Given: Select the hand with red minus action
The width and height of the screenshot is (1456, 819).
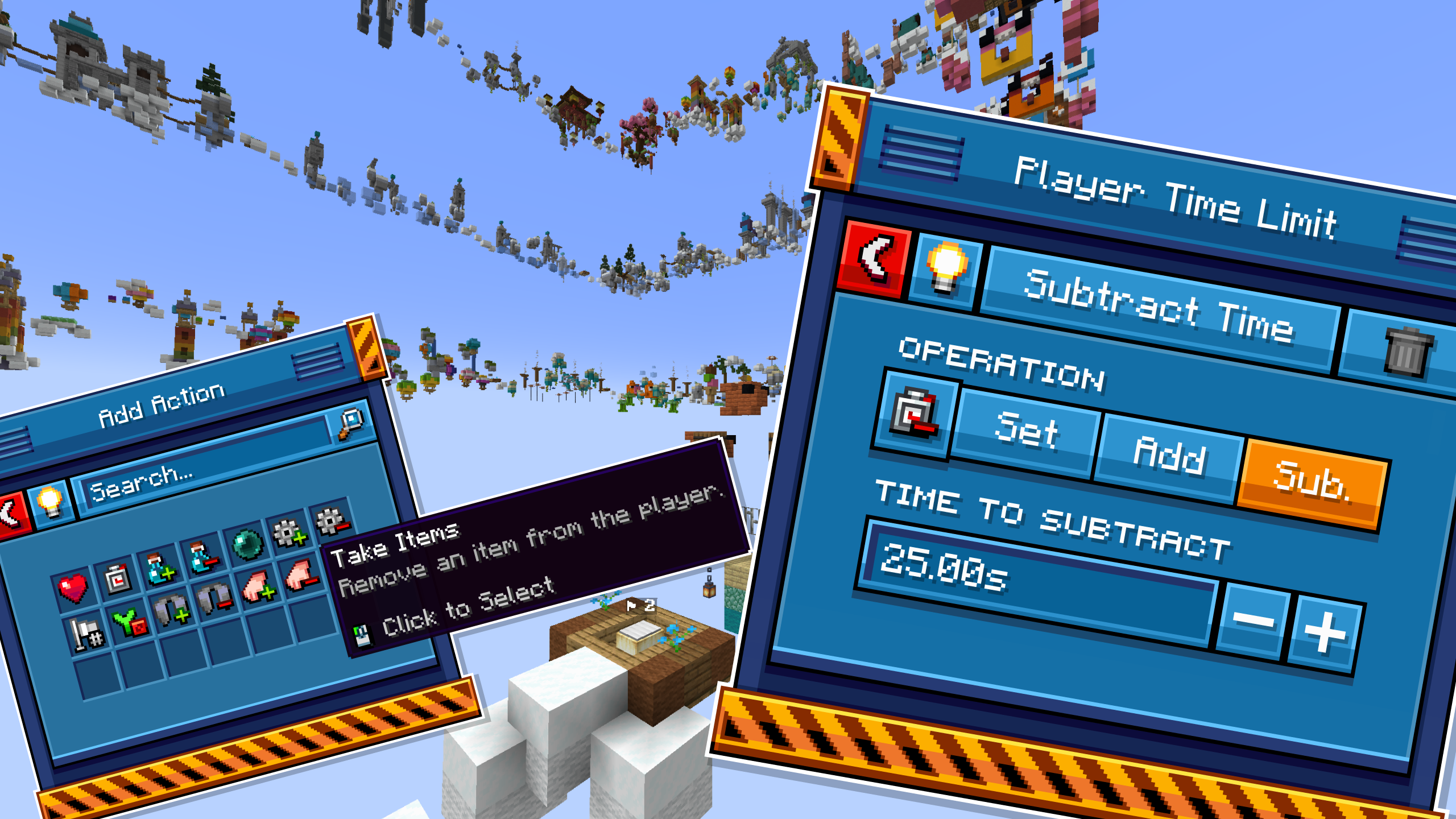Looking at the screenshot, I should (x=301, y=576).
